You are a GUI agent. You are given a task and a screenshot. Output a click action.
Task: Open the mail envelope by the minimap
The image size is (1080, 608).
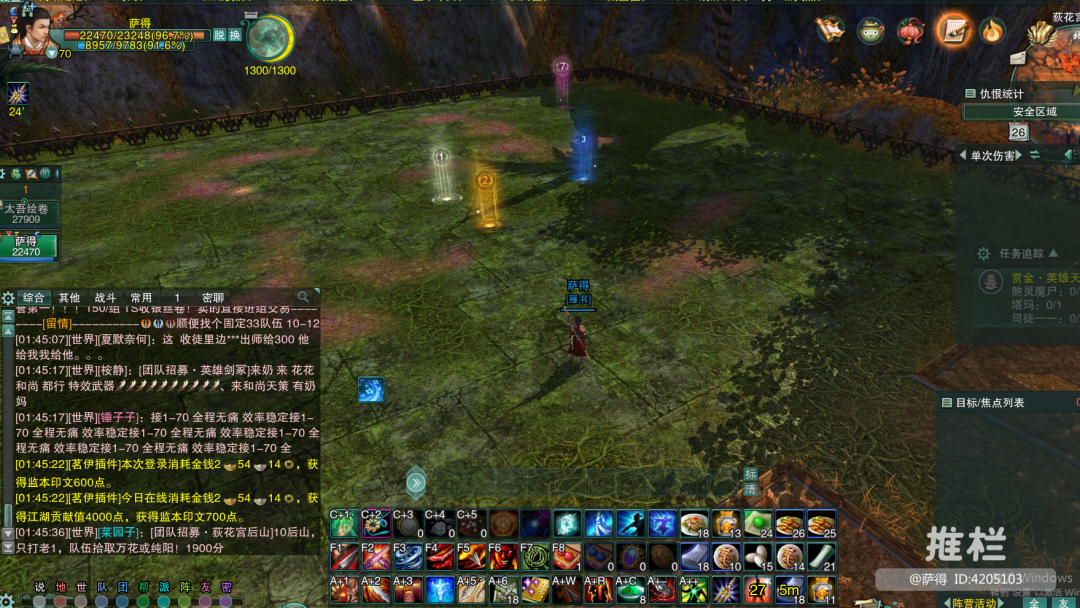point(1017,59)
